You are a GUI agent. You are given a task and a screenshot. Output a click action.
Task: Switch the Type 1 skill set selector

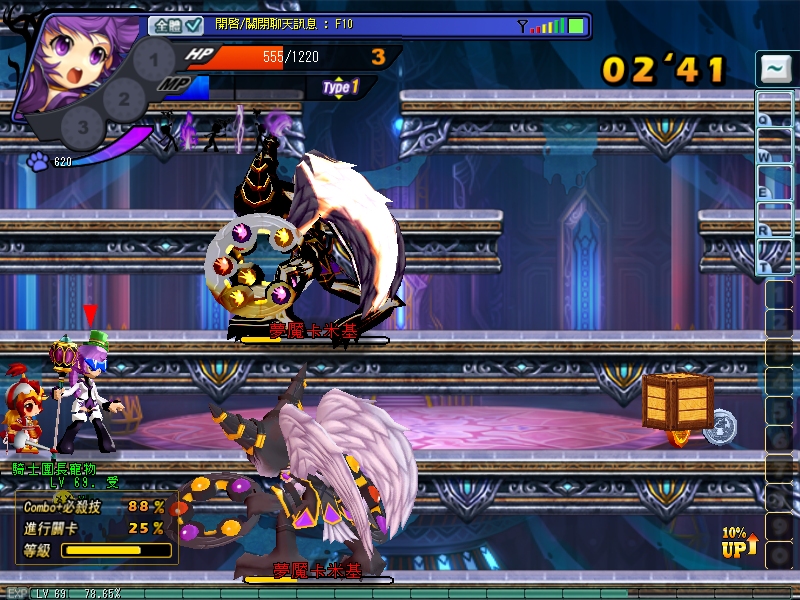341,88
